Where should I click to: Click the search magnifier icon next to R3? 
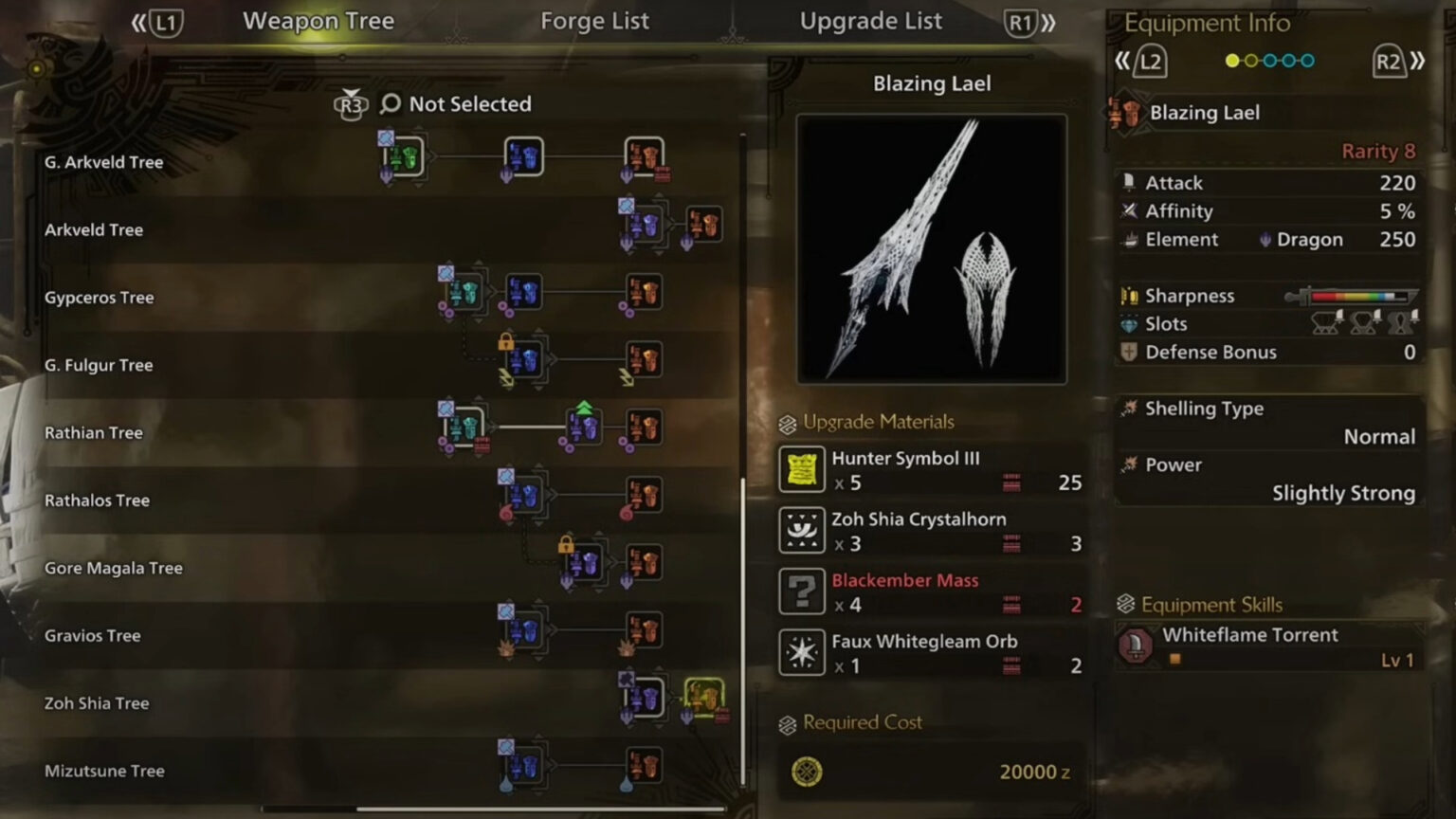click(389, 104)
